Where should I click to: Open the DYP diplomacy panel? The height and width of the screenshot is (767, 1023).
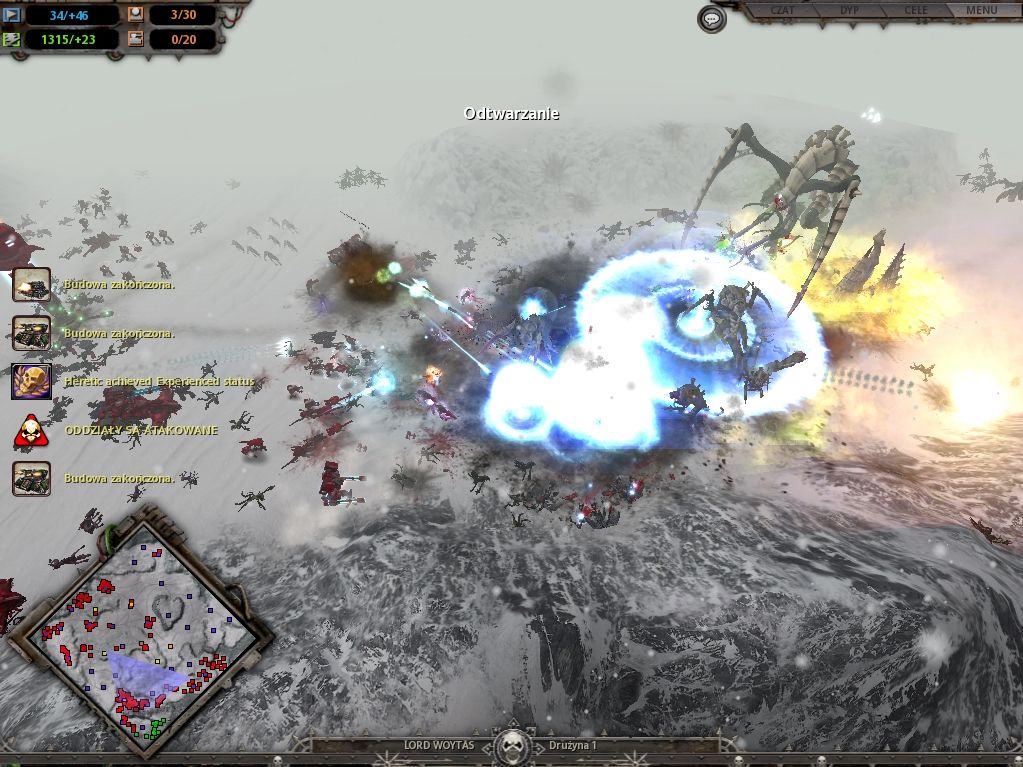click(849, 11)
